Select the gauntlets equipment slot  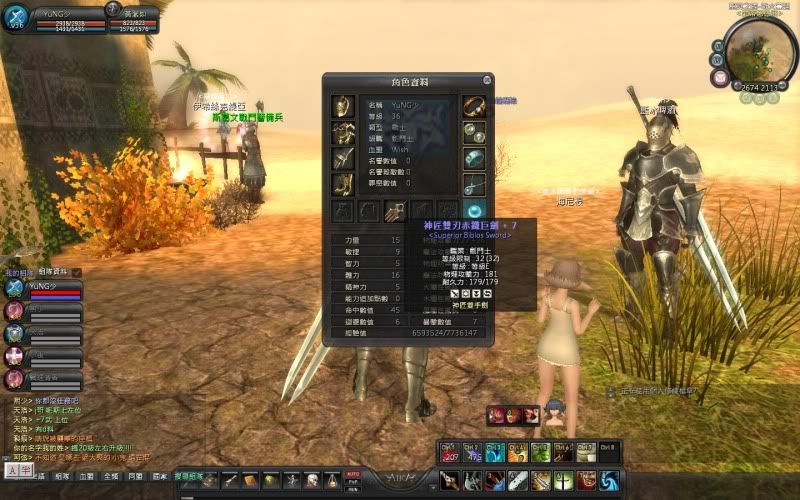(x=343, y=158)
